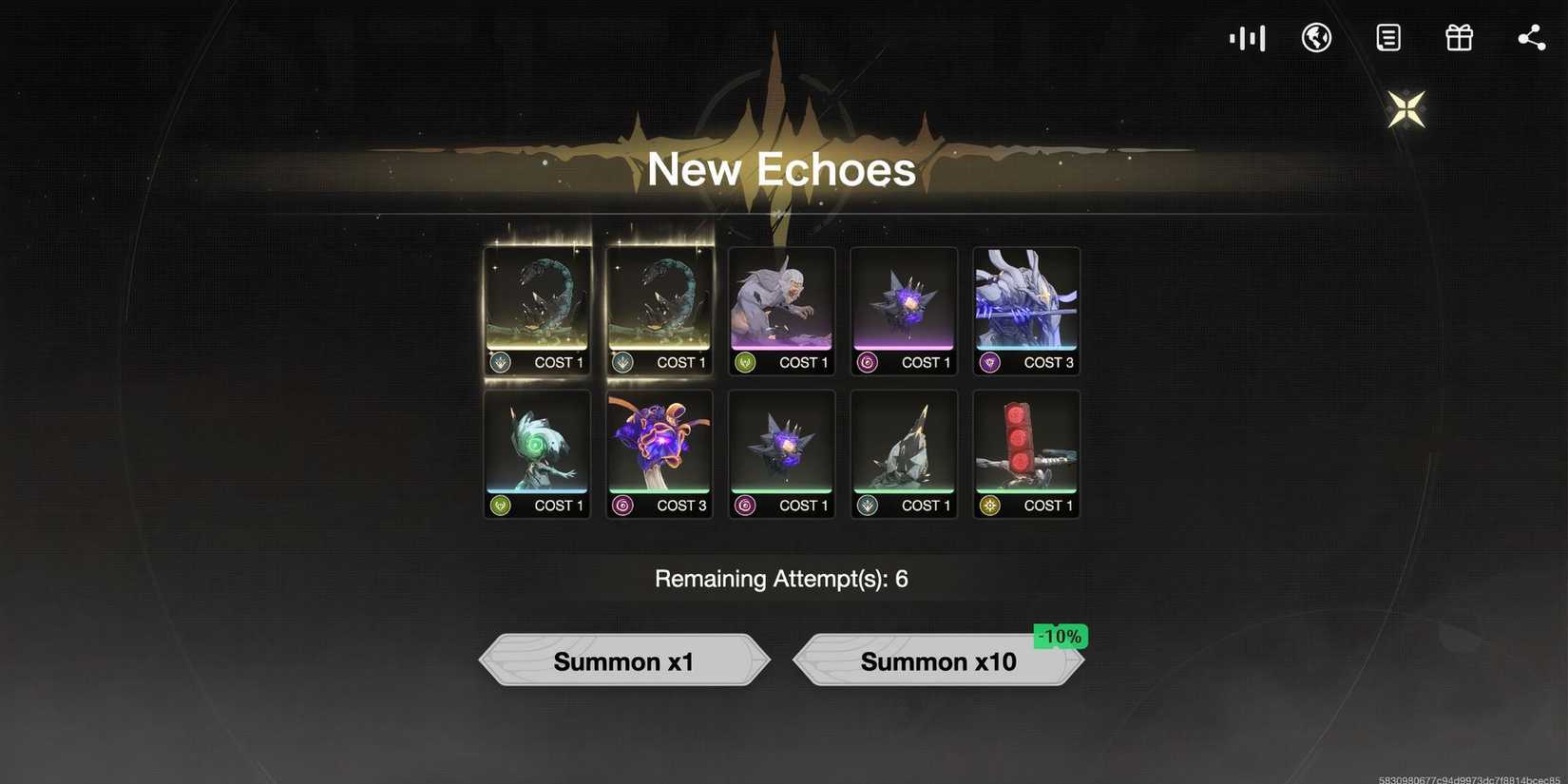The image size is (1568, 784).
Task: Open the gift box icon
Action: tap(1459, 36)
